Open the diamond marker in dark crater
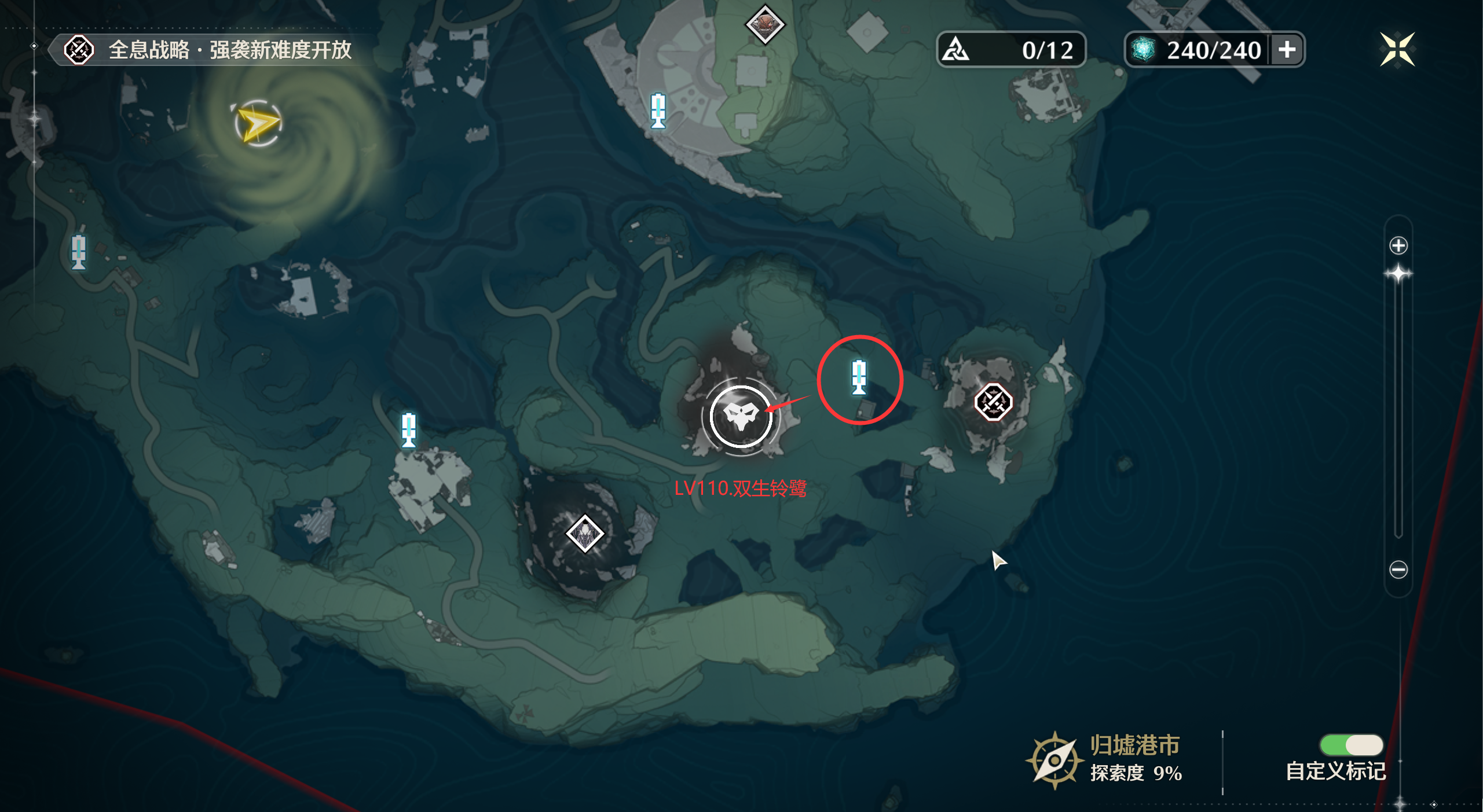The height and width of the screenshot is (812, 1483). (585, 534)
